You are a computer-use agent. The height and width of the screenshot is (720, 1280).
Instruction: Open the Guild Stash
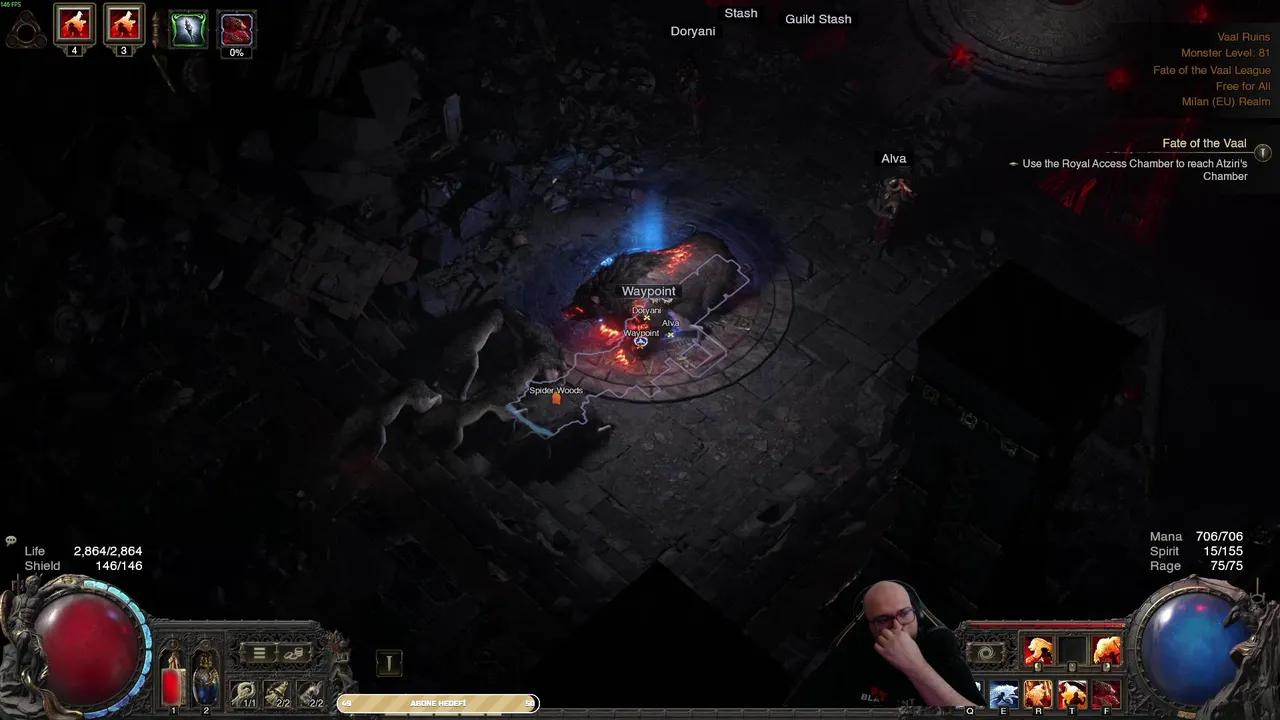click(x=818, y=19)
